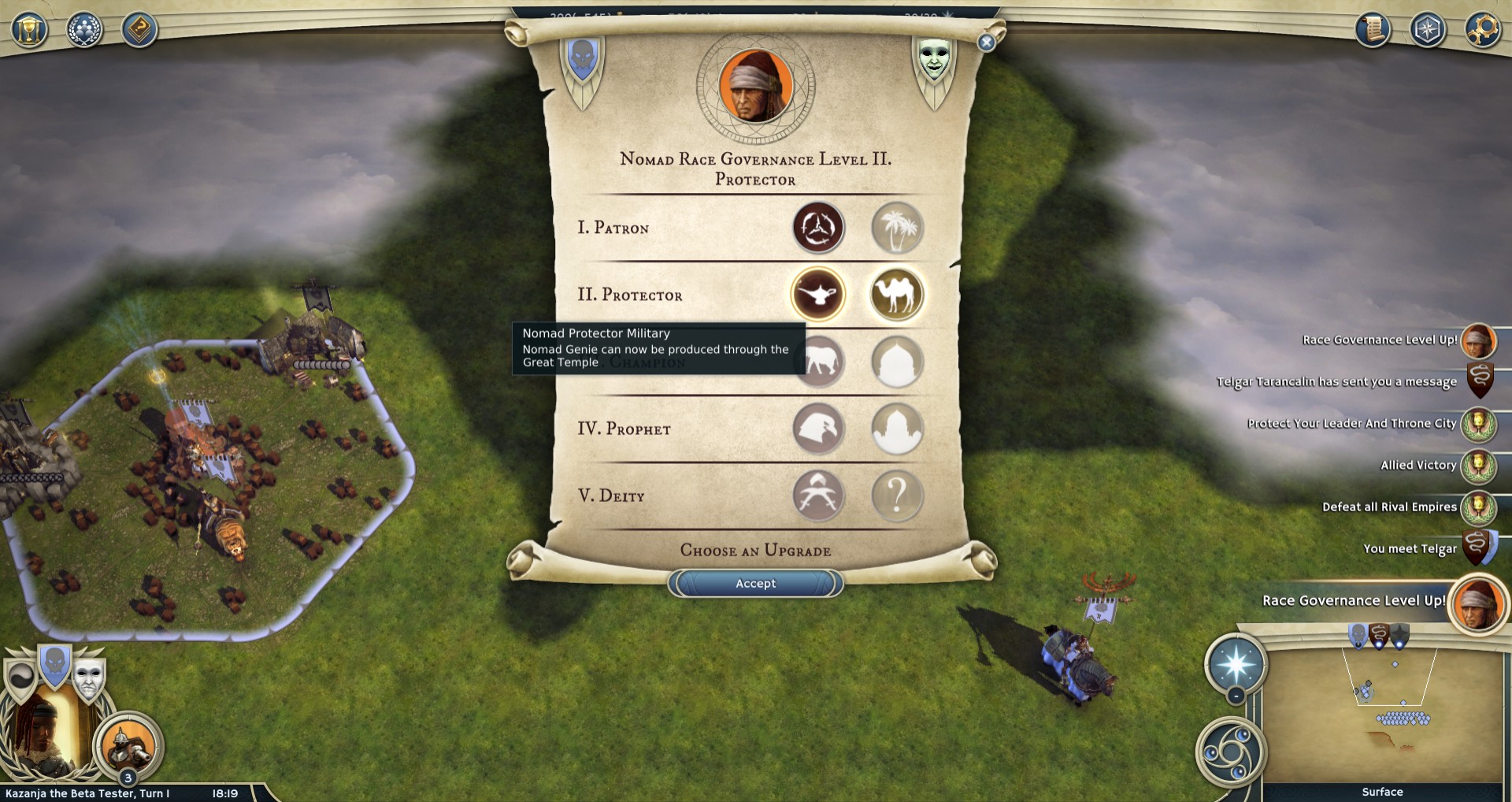Accept the chosen governance upgrade

(x=755, y=584)
